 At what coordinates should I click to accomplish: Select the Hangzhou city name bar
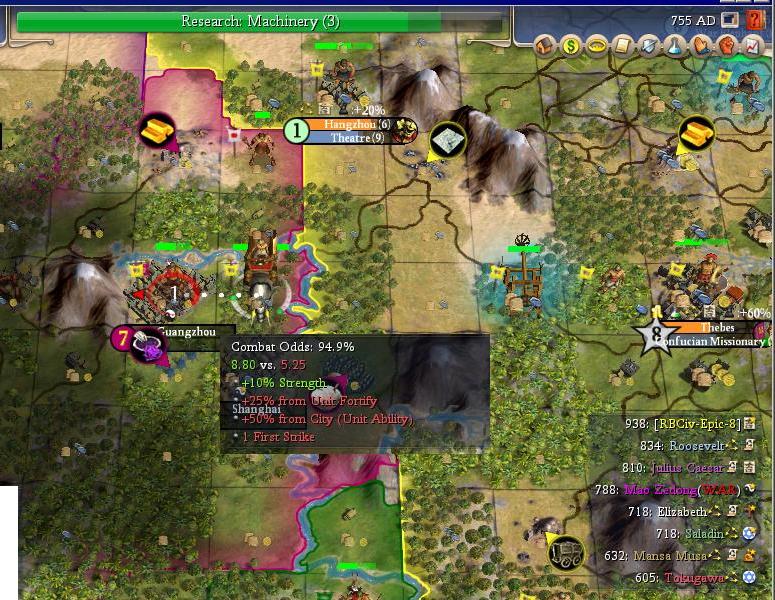click(343, 124)
